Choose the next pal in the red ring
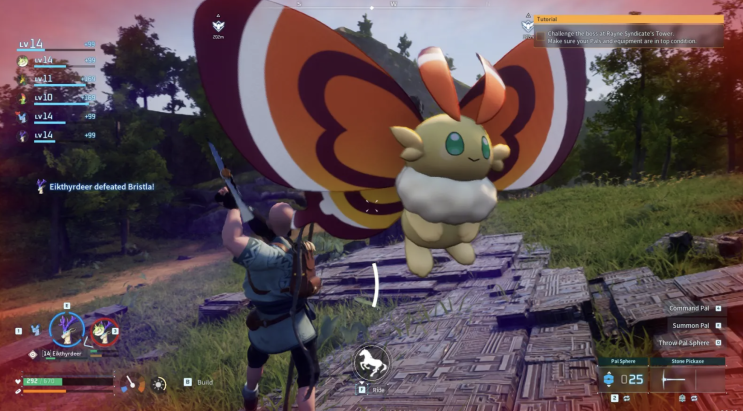 [x=103, y=331]
